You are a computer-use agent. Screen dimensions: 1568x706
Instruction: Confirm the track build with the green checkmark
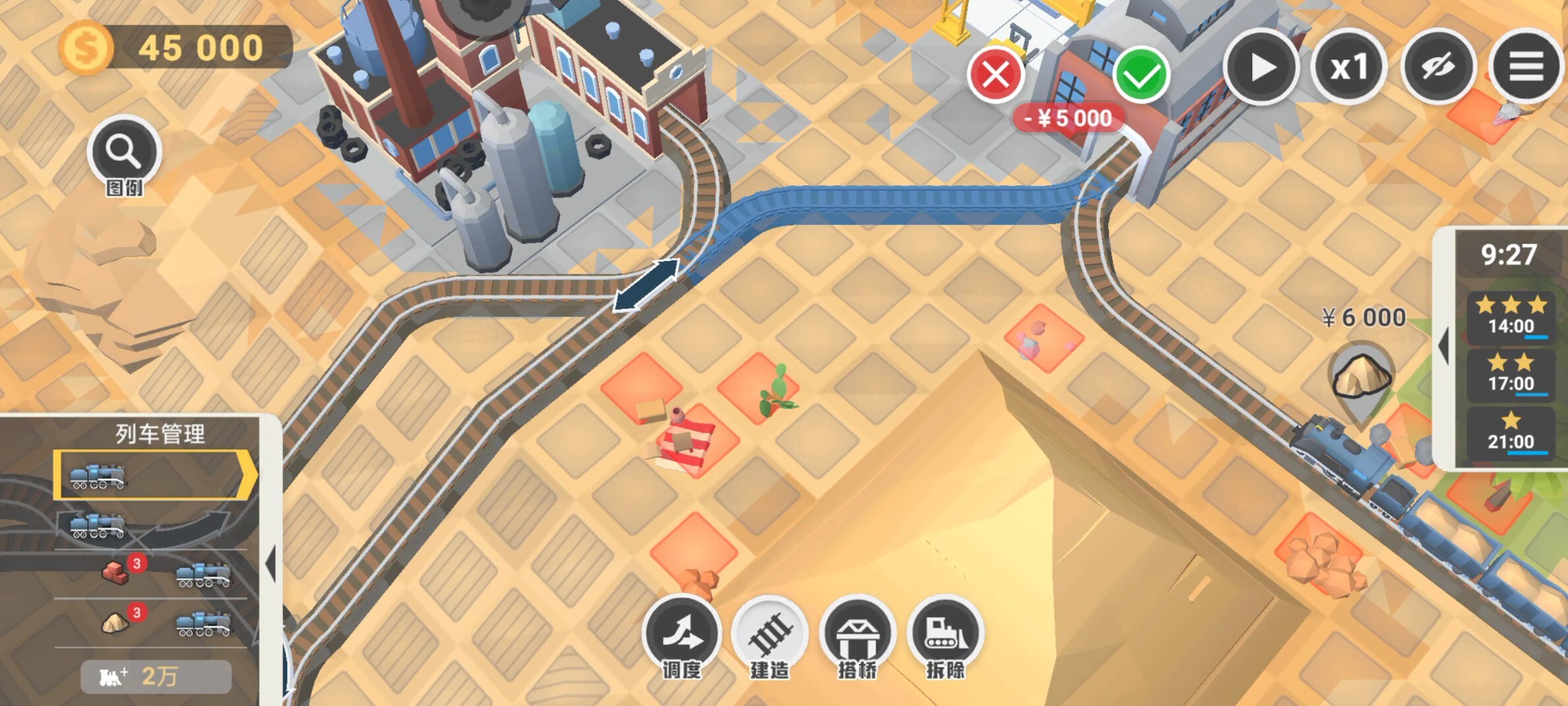[x=1141, y=76]
